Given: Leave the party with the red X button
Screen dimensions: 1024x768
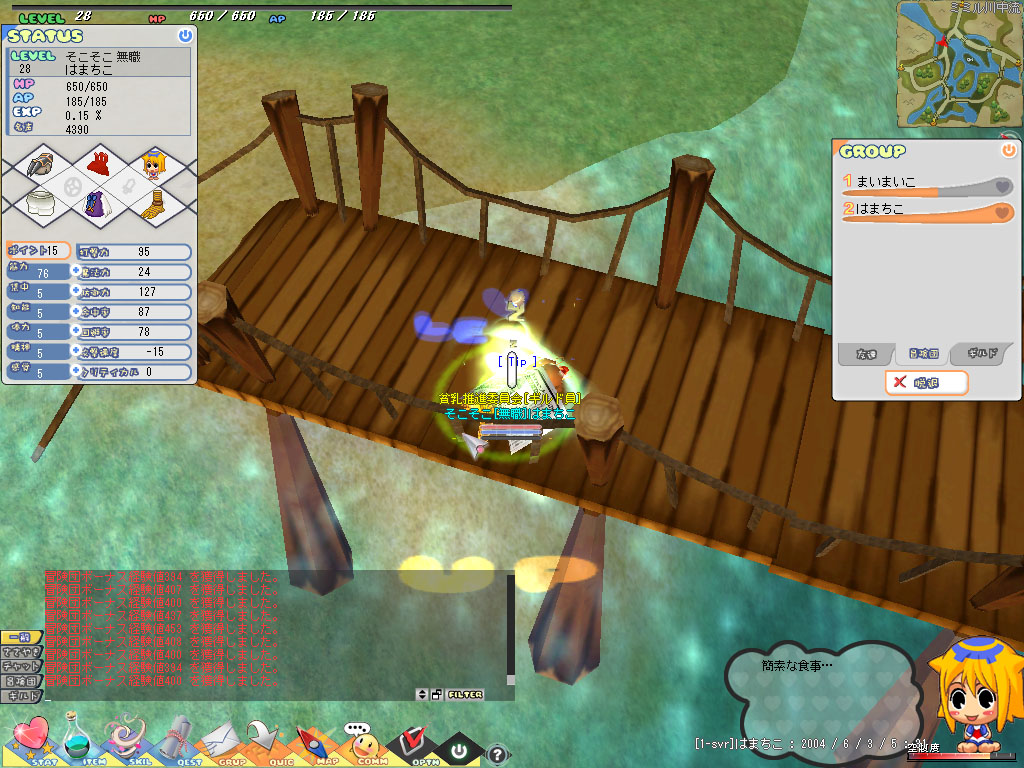Looking at the screenshot, I should [x=926, y=382].
